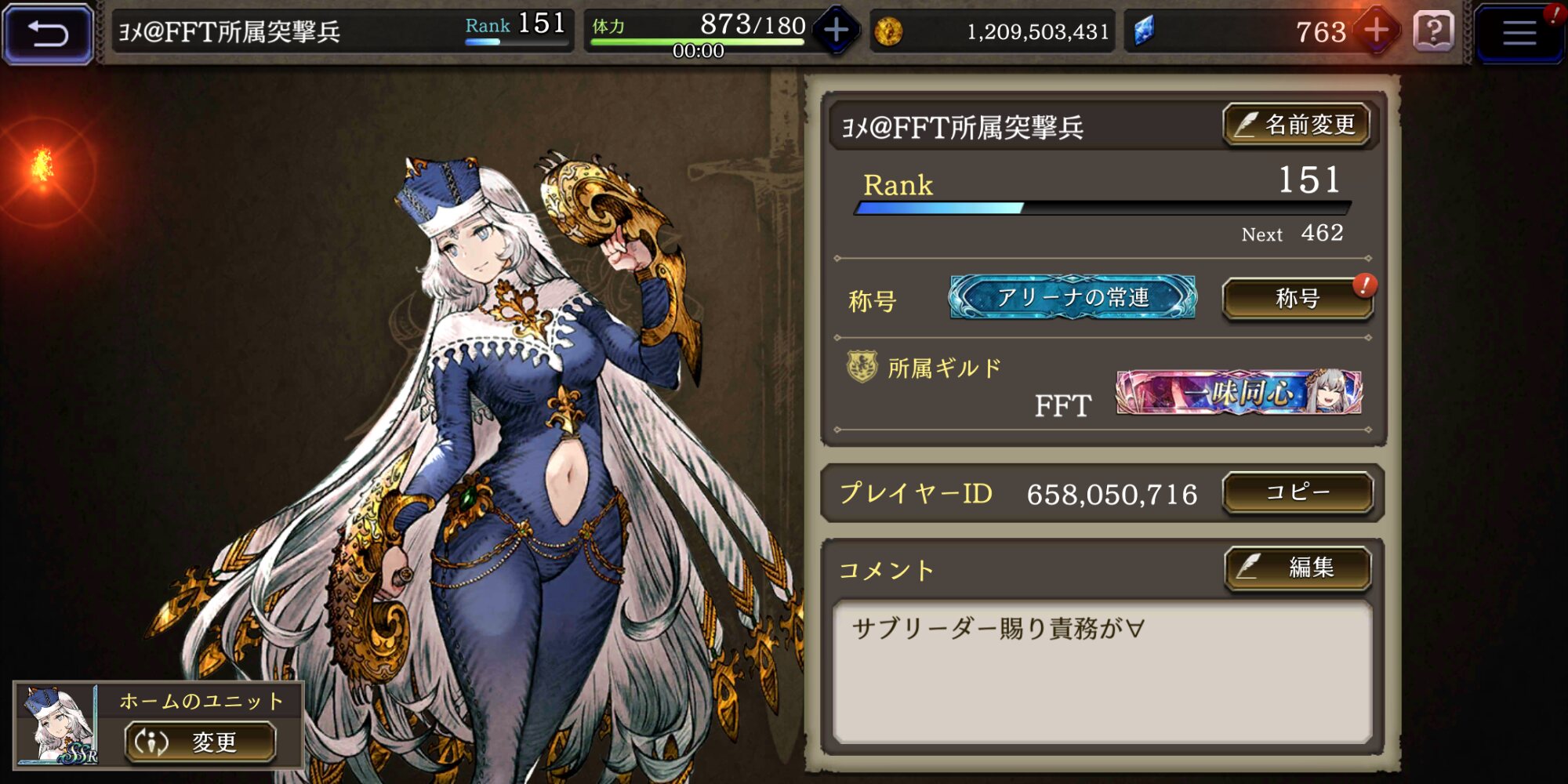The image size is (1568, 784).
Task: Change home unit with 変更 button
Action: pyautogui.click(x=201, y=742)
